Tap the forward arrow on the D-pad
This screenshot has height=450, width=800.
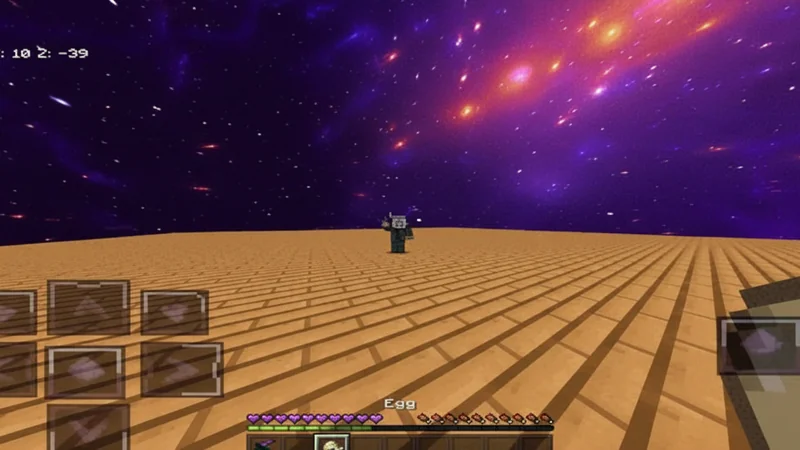(x=88, y=307)
